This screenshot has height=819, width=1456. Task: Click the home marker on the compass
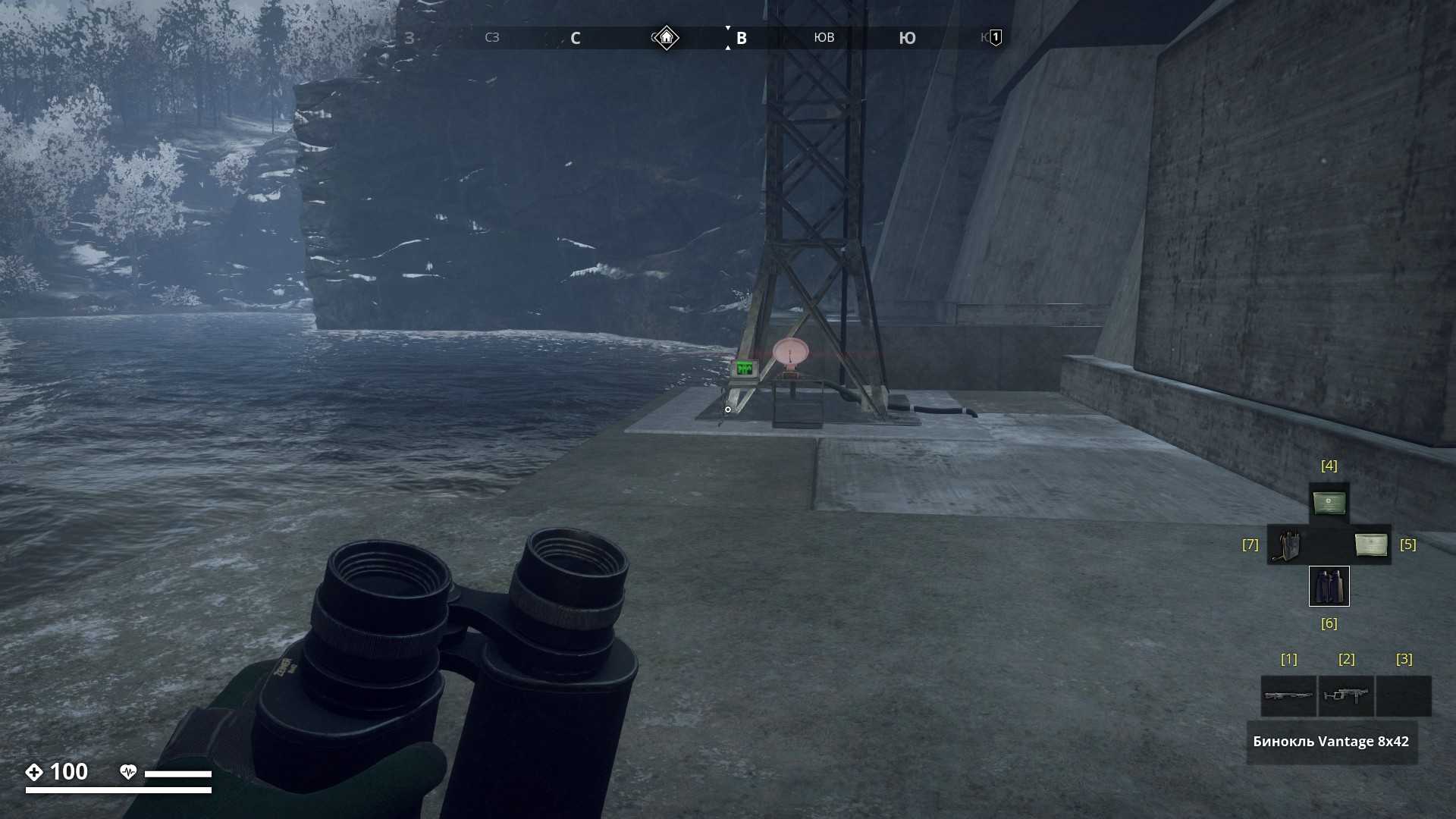pyautogui.click(x=666, y=37)
